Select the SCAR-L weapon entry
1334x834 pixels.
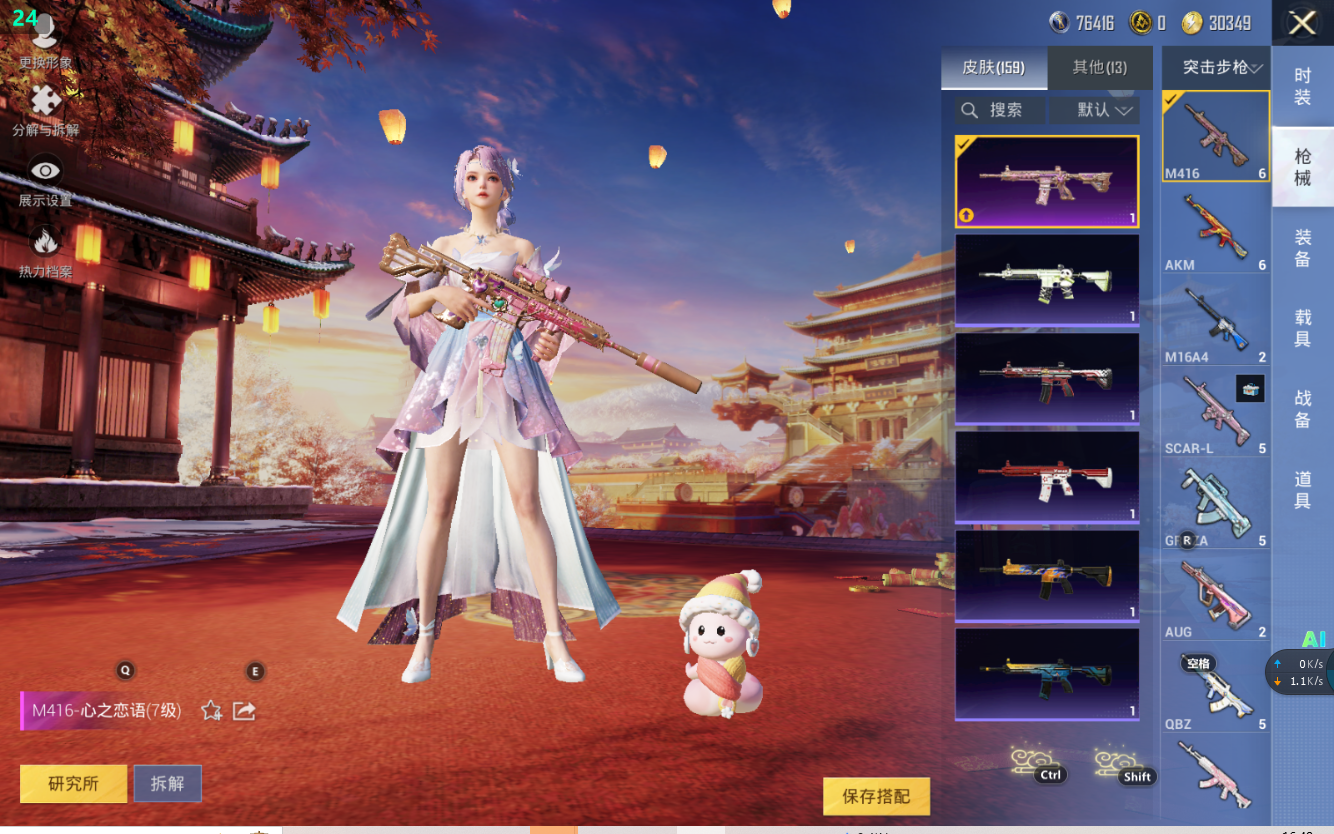point(1216,413)
